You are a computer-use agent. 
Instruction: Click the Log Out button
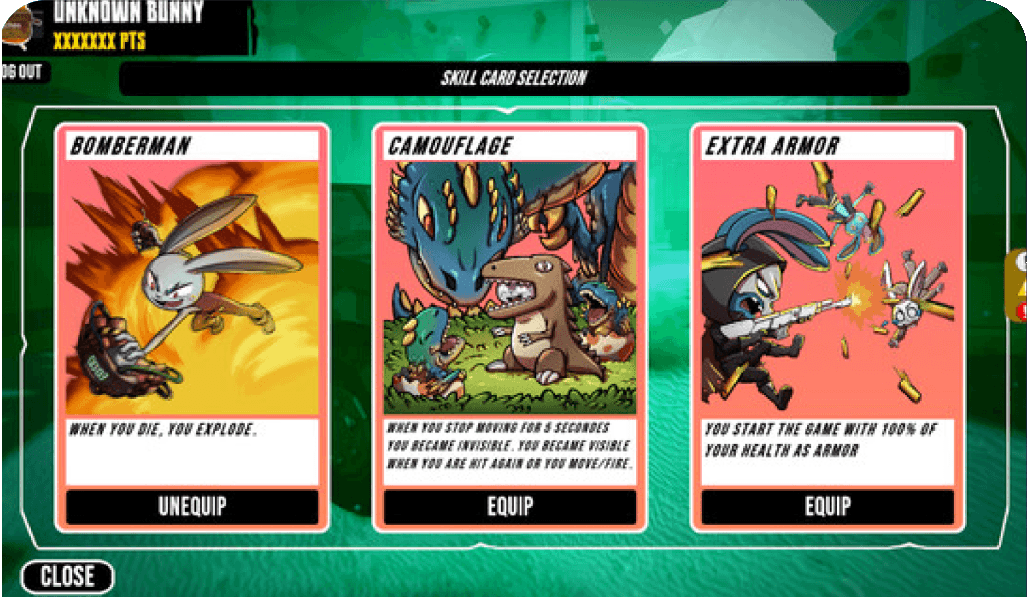(x=22, y=73)
